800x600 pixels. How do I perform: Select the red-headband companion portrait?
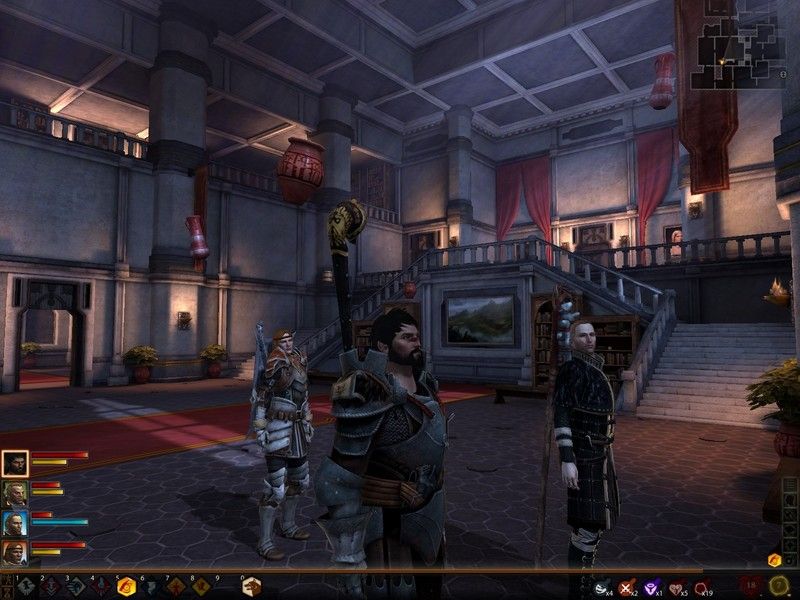[x=15, y=553]
